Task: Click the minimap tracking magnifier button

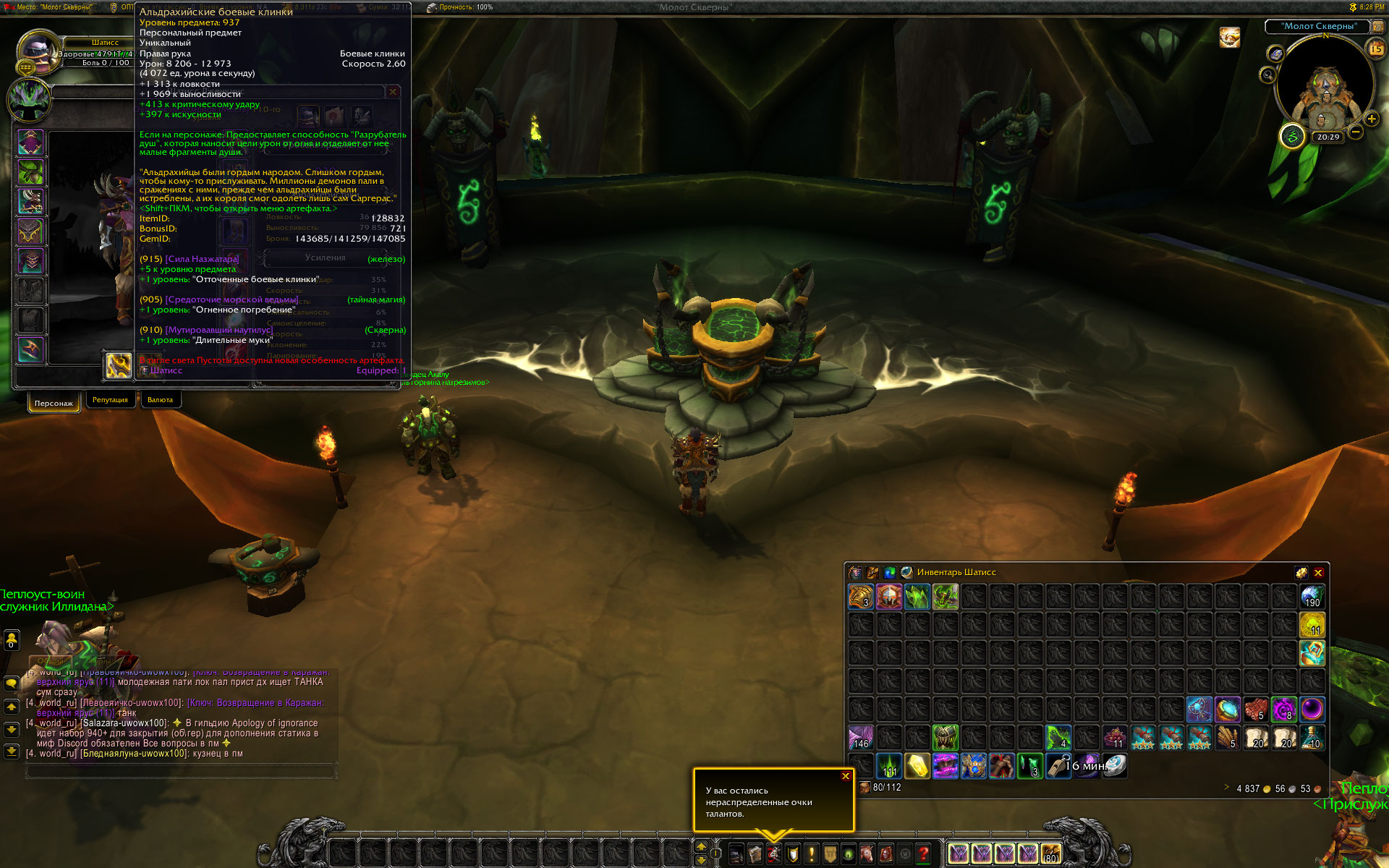Action: click(x=1267, y=75)
